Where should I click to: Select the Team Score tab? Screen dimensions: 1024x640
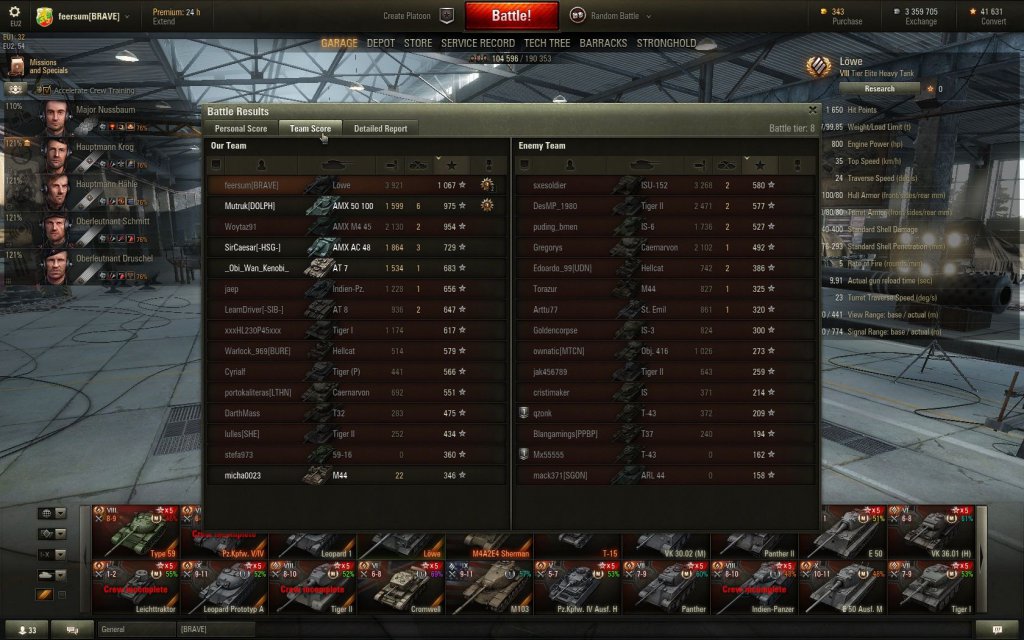pyautogui.click(x=310, y=128)
